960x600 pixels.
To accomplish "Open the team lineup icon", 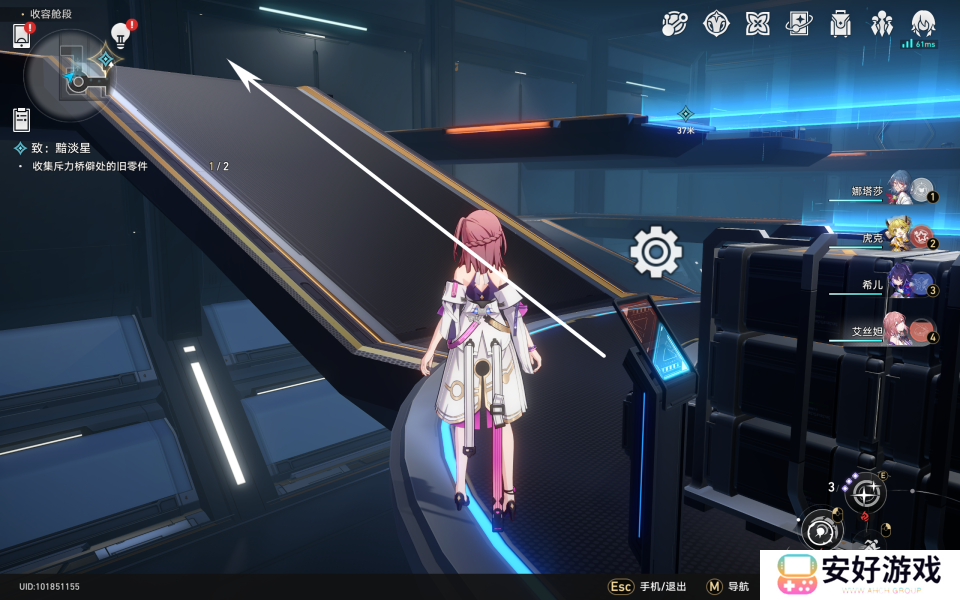I will 882,22.
